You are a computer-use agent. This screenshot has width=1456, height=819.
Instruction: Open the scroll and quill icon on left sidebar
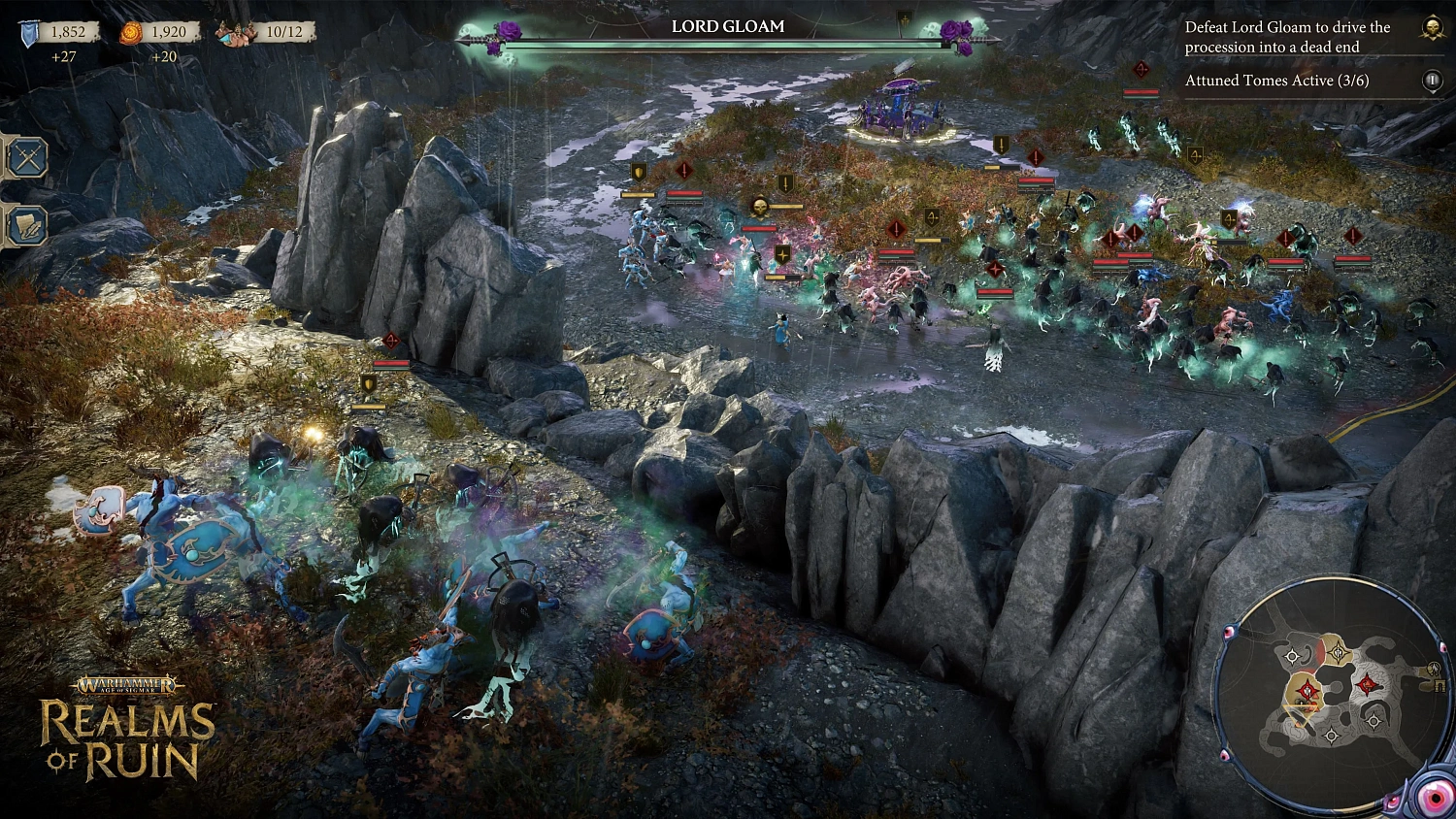[x=26, y=223]
